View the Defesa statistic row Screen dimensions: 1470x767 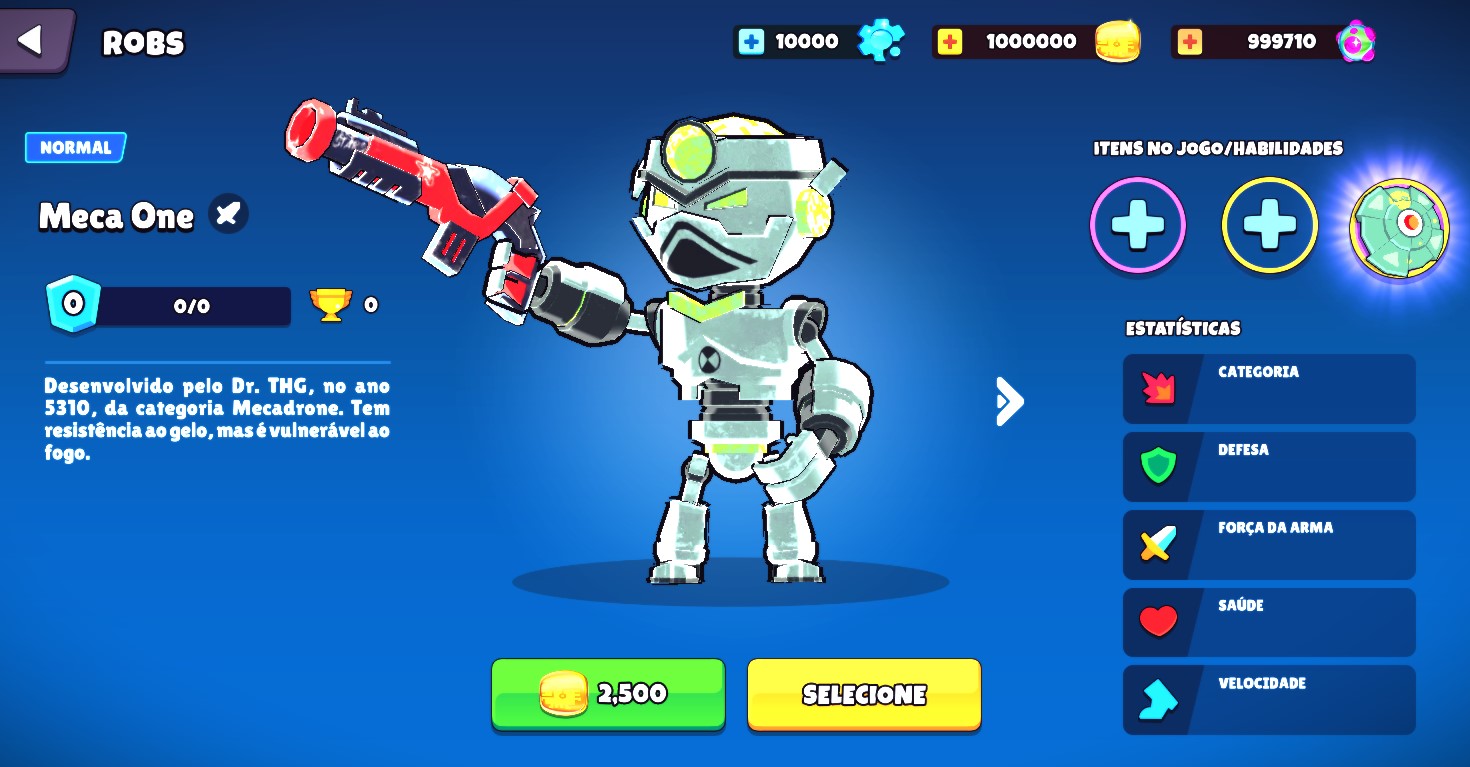tap(1268, 467)
